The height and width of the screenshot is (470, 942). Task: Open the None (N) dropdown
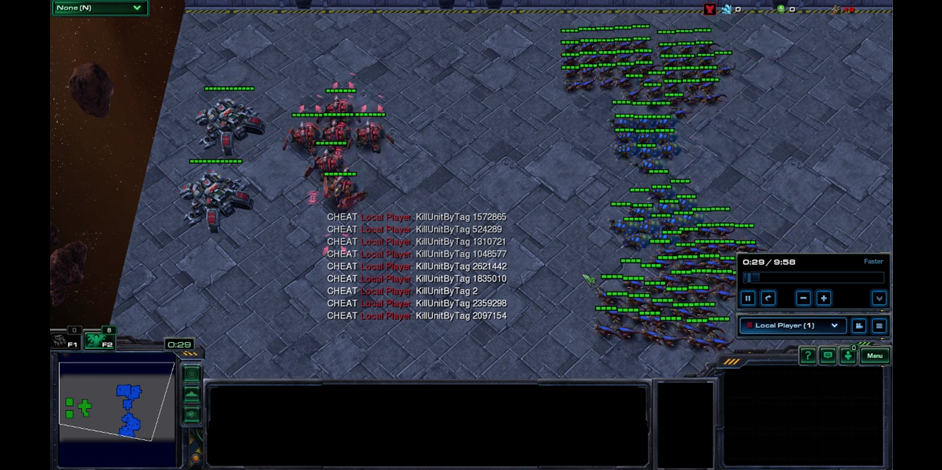tap(99, 8)
